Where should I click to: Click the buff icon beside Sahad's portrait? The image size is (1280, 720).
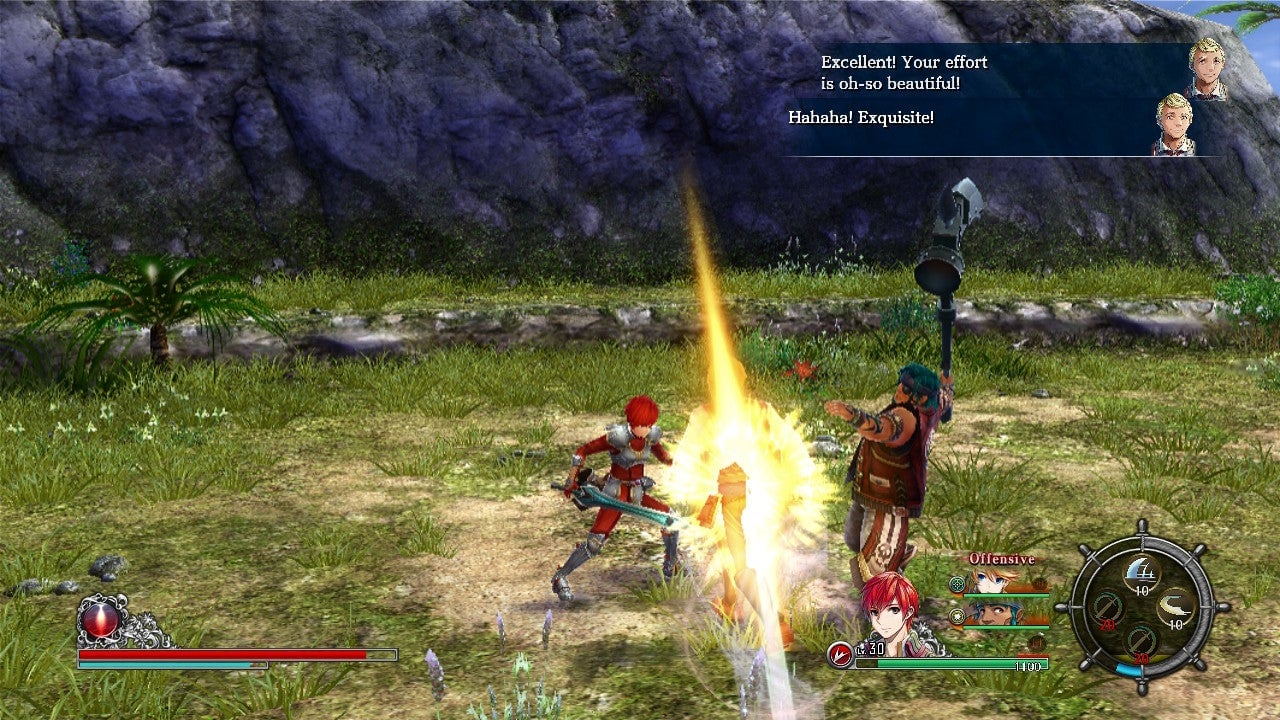click(956, 616)
